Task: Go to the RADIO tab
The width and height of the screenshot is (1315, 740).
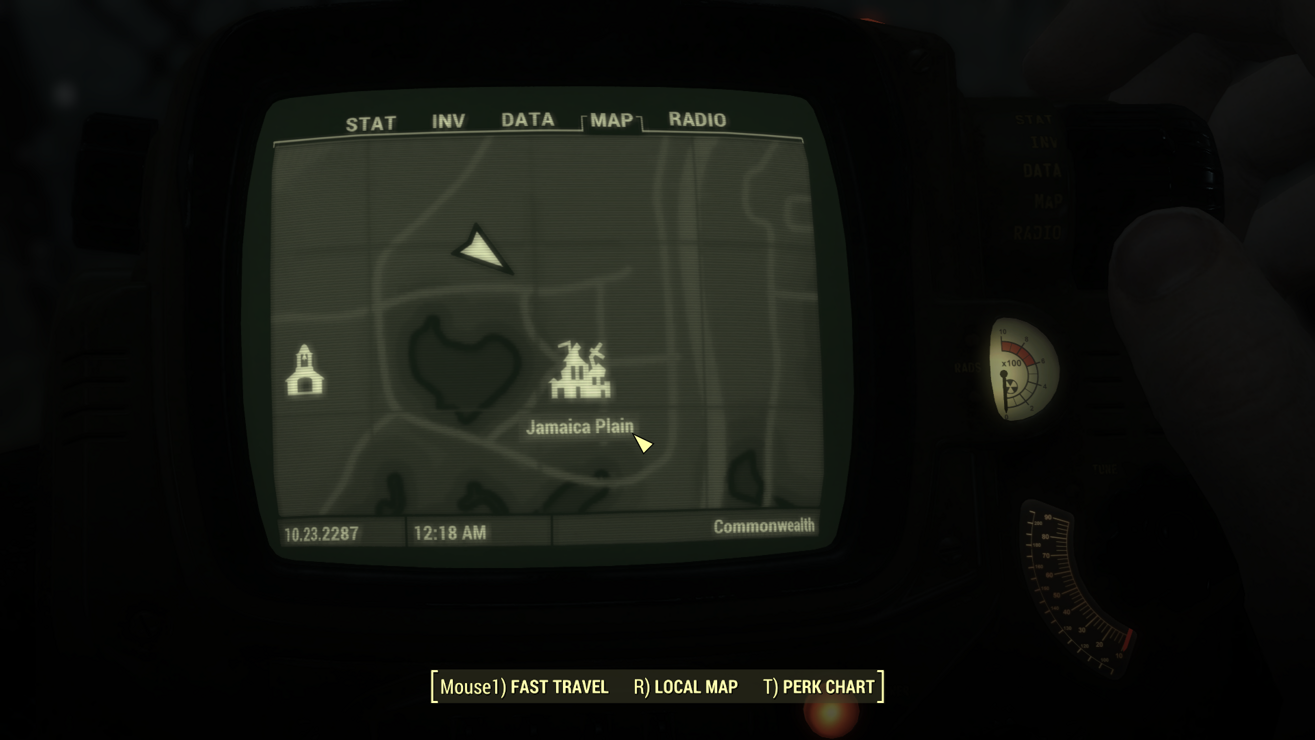Action: [x=697, y=119]
